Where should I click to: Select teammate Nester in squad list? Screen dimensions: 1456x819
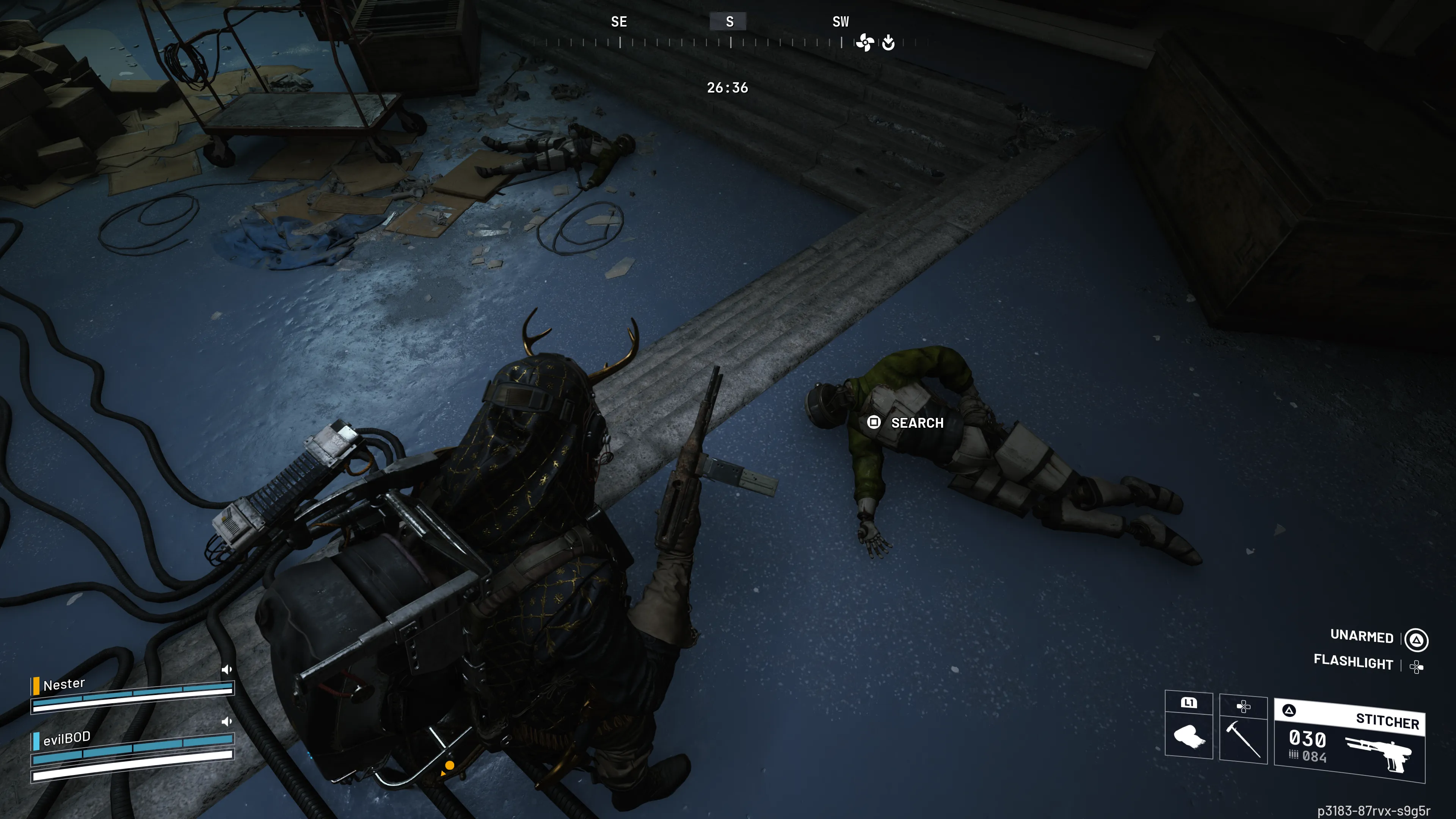tap(64, 684)
